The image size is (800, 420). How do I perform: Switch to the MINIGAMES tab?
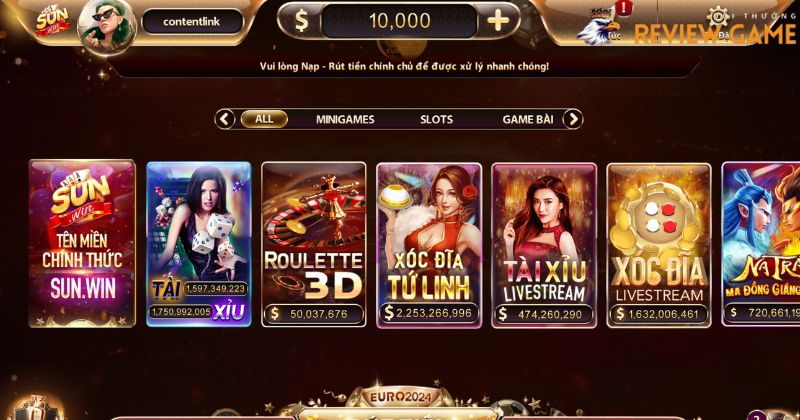(345, 119)
